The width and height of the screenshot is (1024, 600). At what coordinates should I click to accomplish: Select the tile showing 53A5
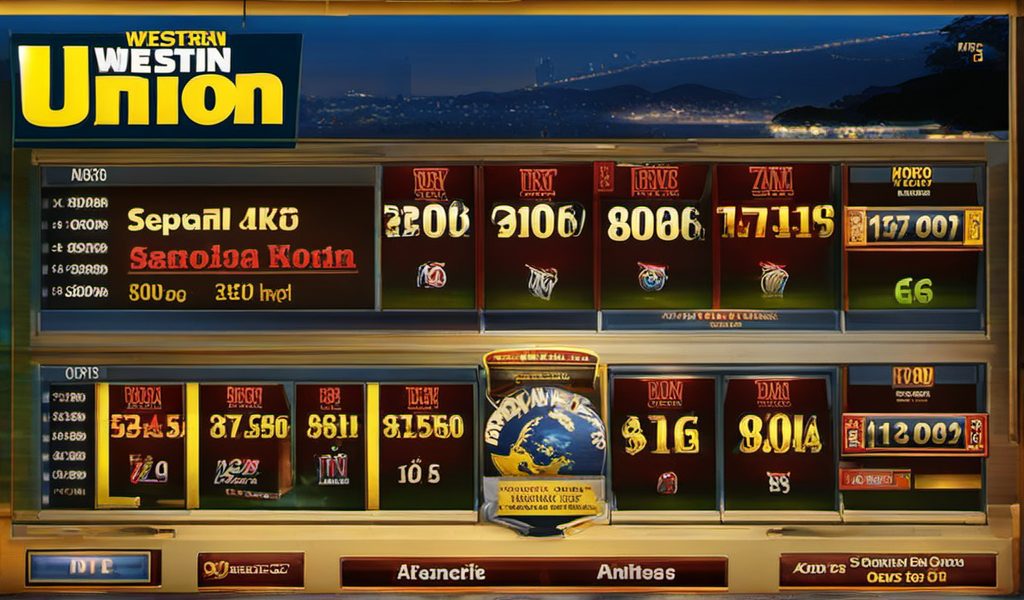(x=145, y=444)
